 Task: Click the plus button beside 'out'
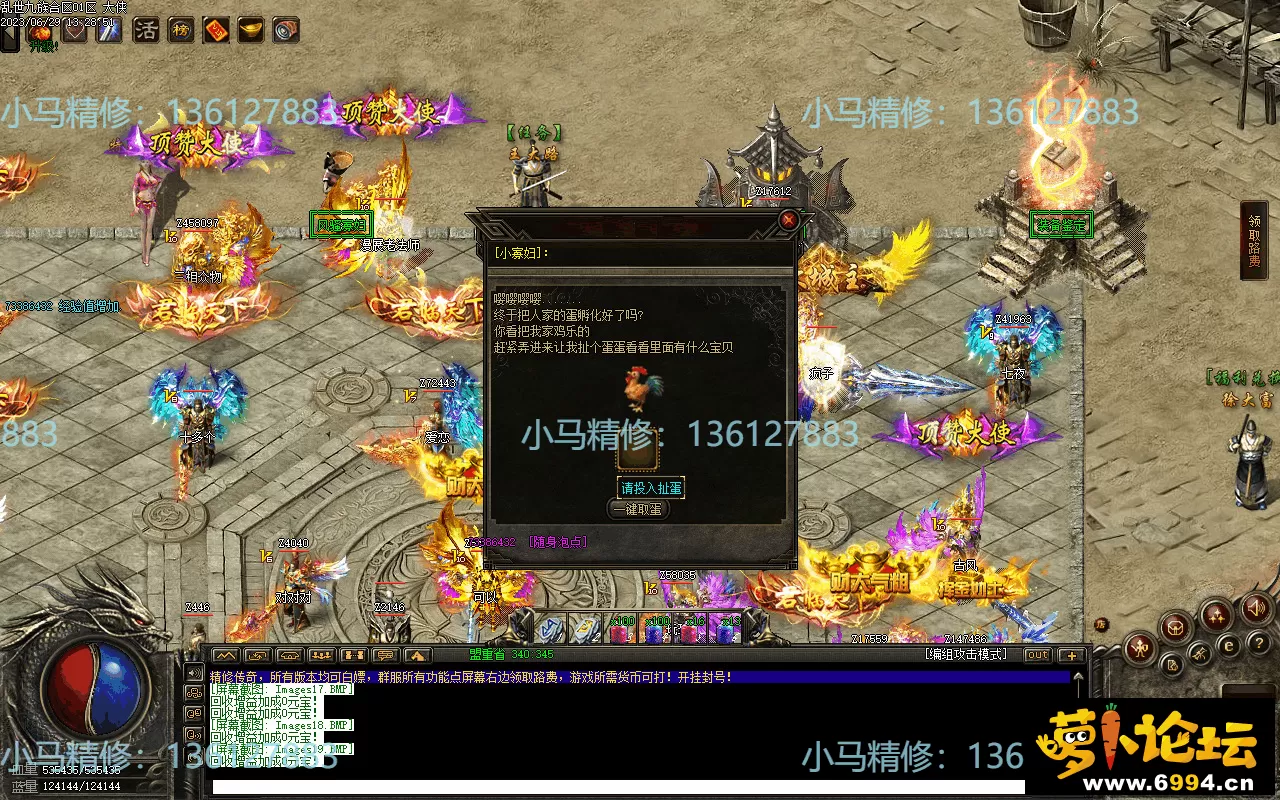tap(1071, 655)
